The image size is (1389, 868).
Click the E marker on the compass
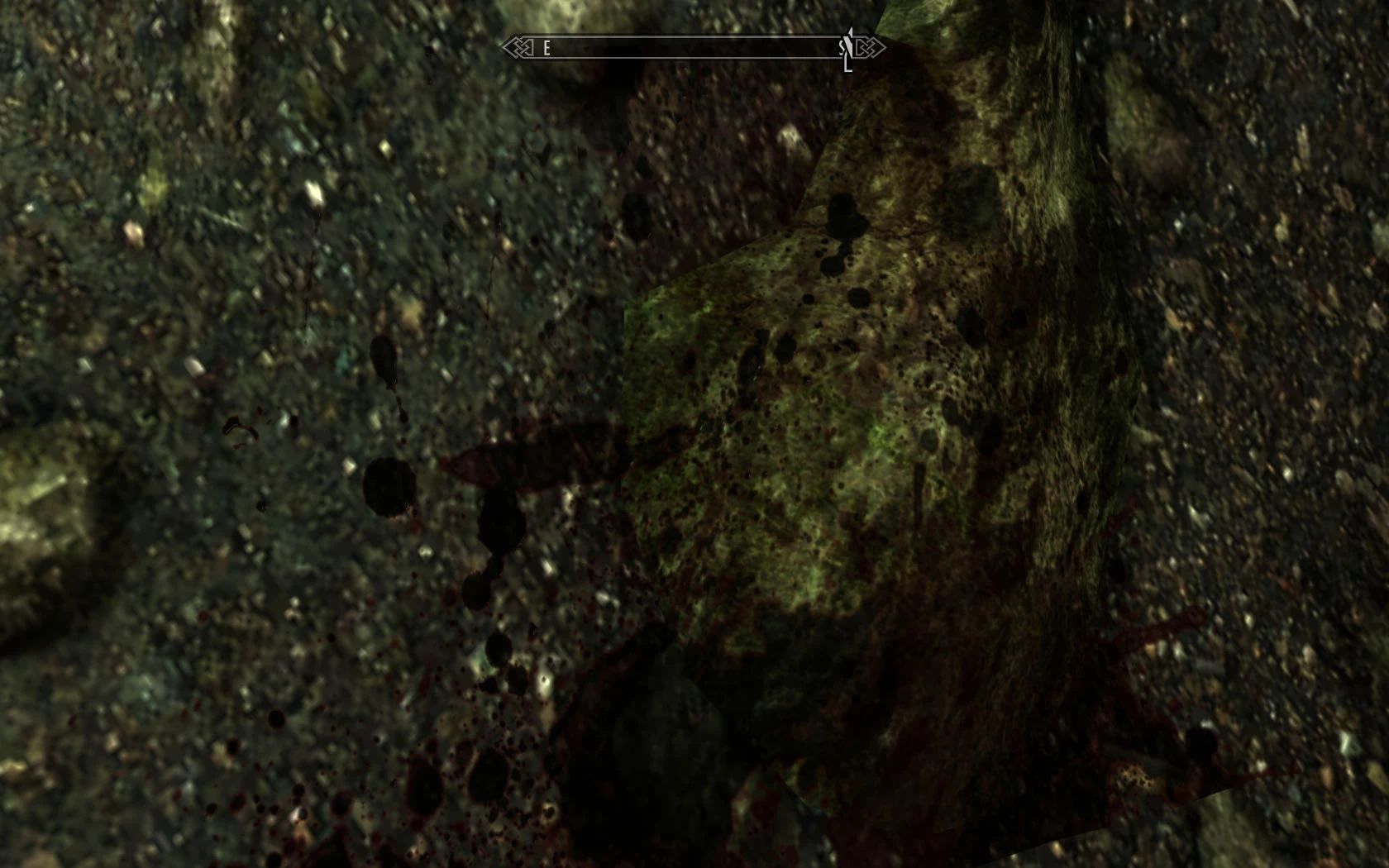click(x=547, y=47)
